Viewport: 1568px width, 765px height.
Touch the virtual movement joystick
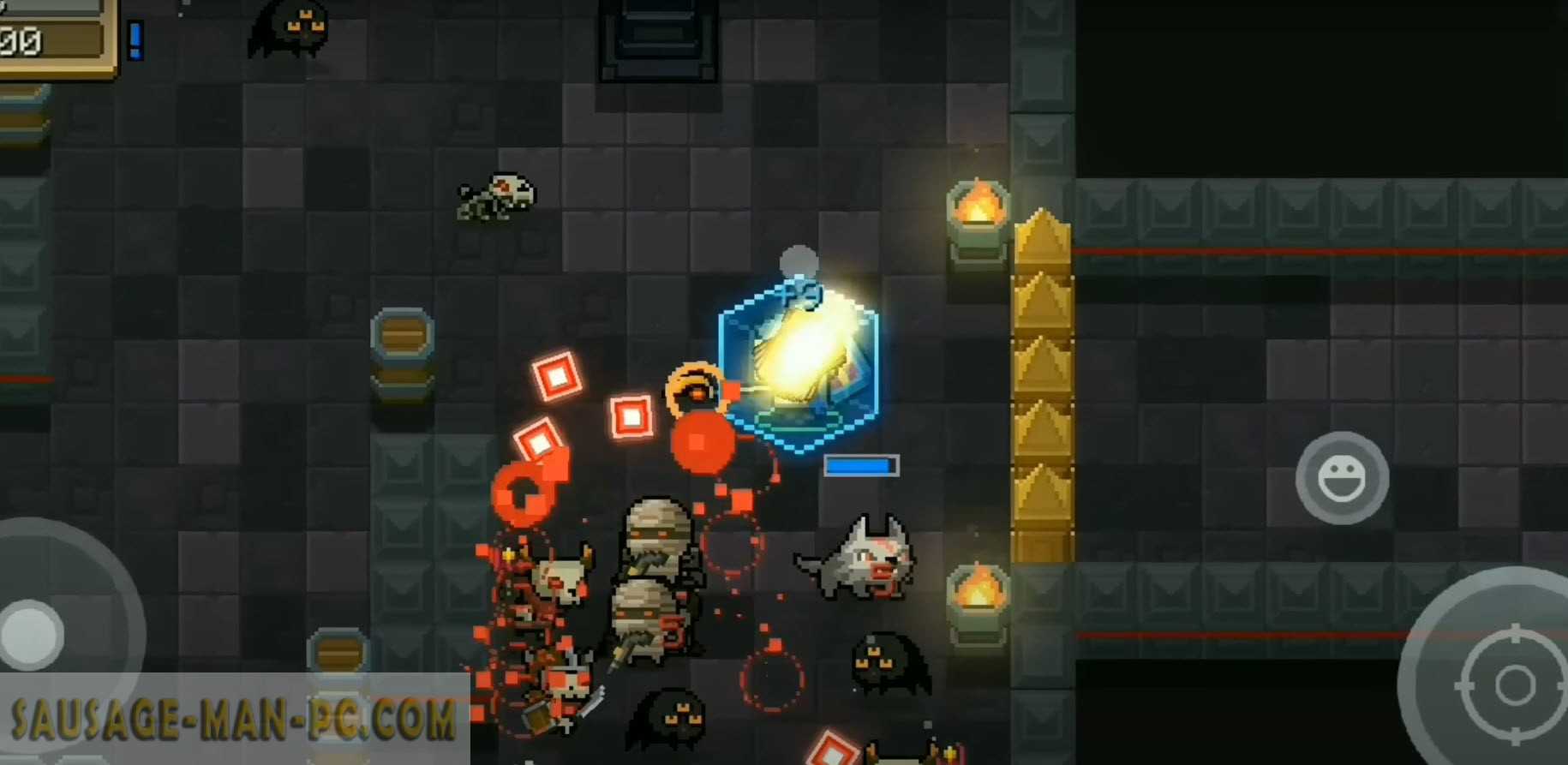coord(34,635)
